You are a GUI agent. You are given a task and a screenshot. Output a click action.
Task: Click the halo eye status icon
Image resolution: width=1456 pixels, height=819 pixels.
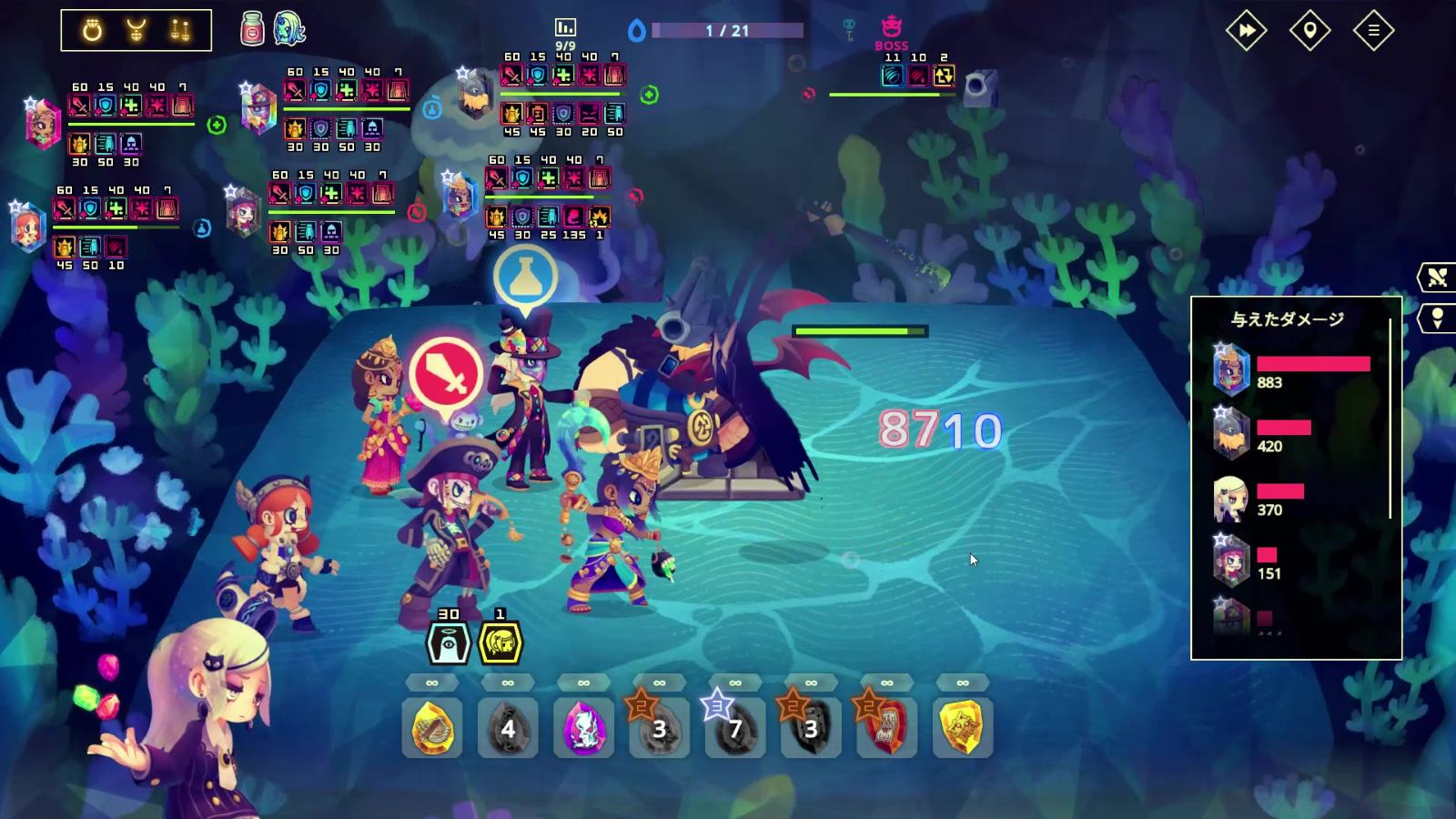coord(449,642)
